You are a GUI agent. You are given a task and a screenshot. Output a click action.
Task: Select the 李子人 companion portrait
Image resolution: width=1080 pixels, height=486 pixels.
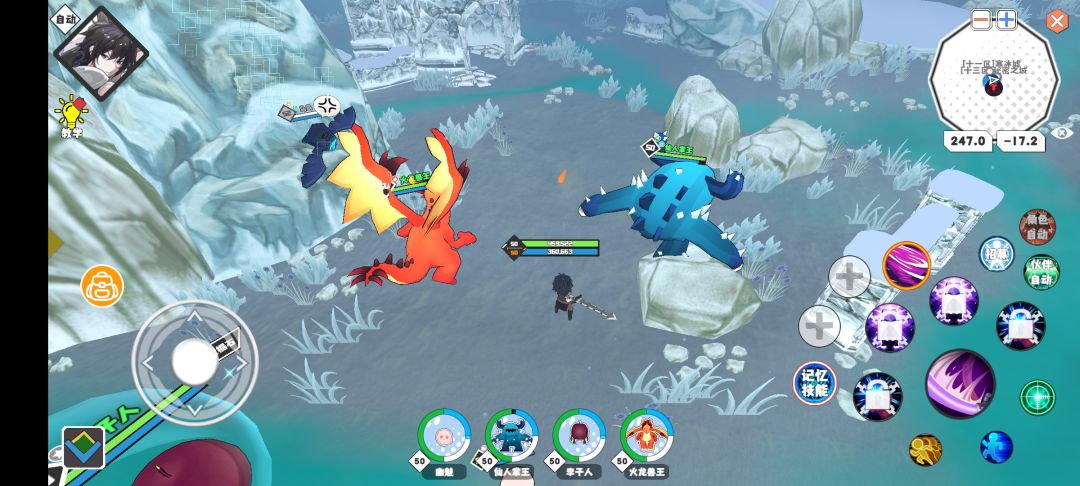pyautogui.click(x=578, y=435)
